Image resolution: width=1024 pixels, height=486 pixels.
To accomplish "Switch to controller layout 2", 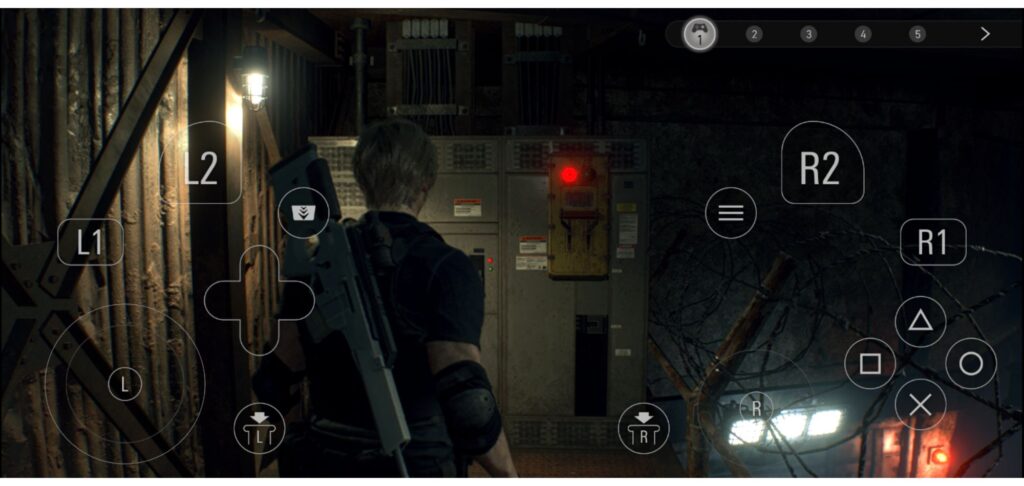I will [x=754, y=34].
